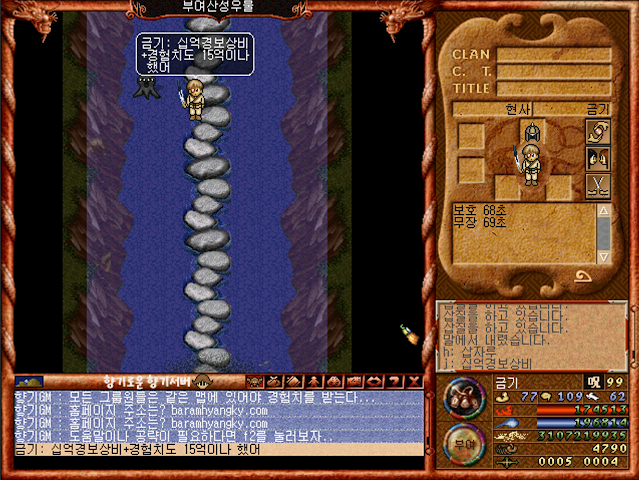Open the lips chat toolbar icon

point(374,382)
